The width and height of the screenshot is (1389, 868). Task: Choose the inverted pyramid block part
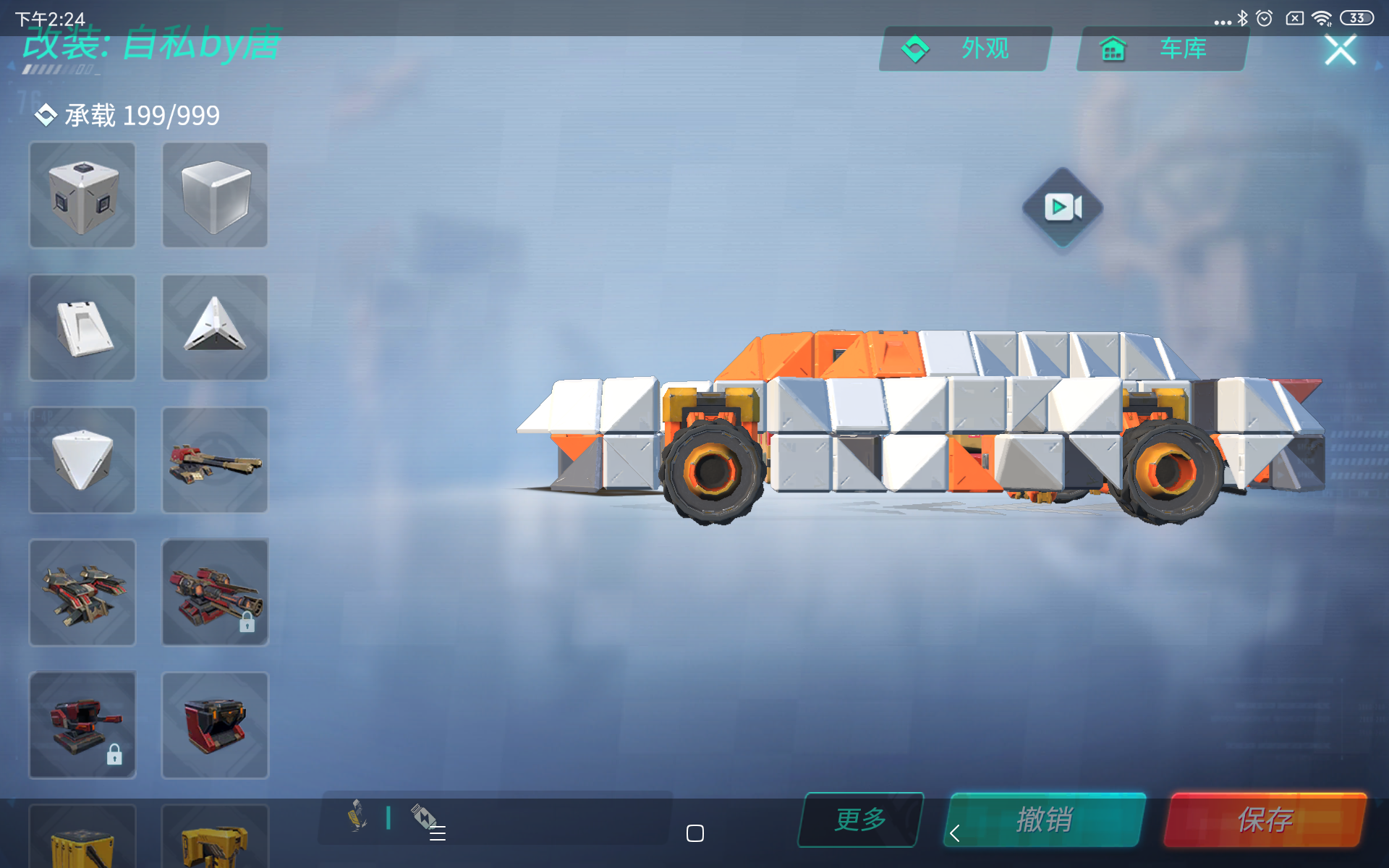pyautogui.click(x=82, y=459)
